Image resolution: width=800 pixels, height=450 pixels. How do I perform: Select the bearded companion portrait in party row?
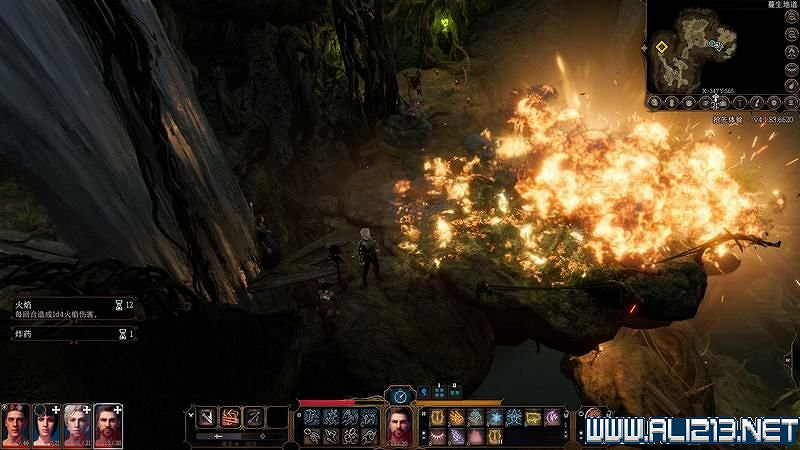(108, 423)
